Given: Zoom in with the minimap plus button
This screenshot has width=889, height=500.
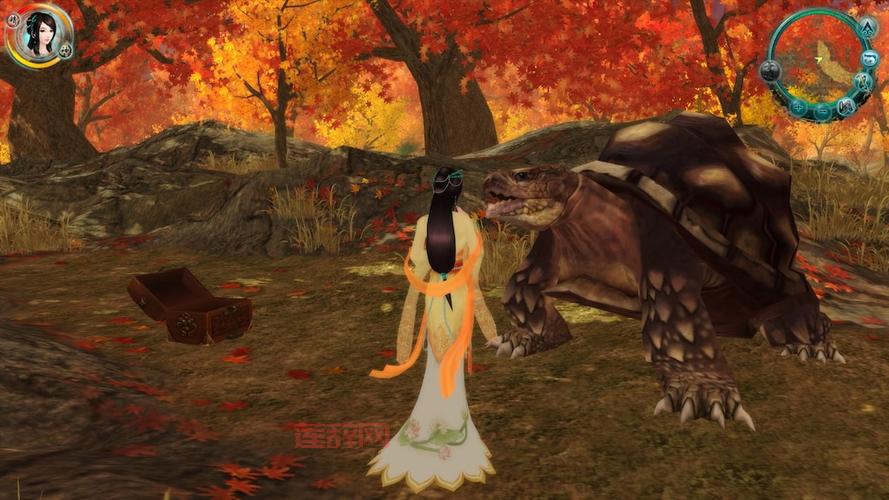Looking at the screenshot, I should click(x=798, y=107).
